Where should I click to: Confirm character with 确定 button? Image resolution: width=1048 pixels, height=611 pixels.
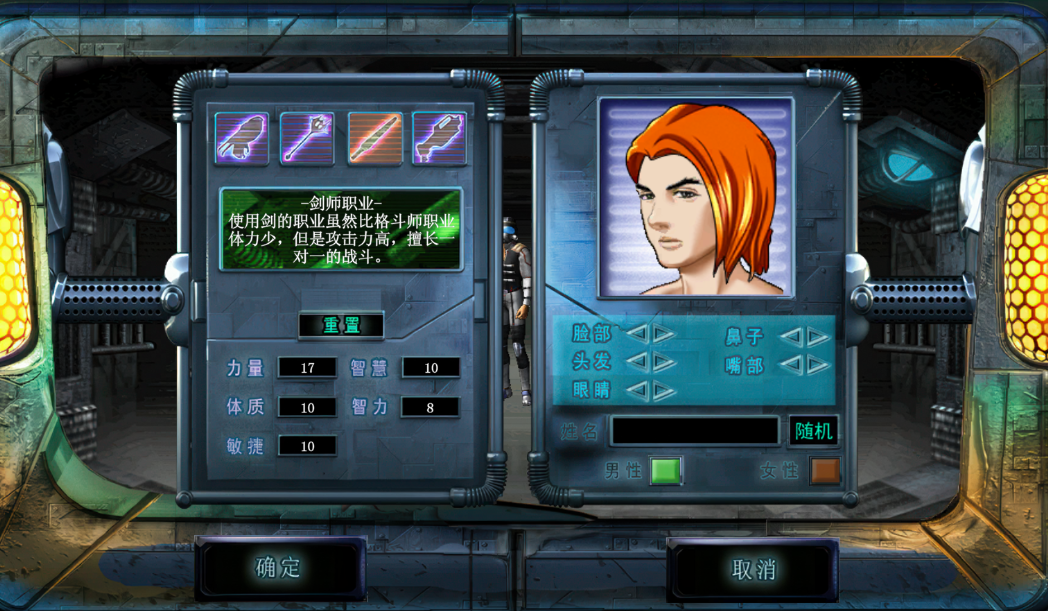click(279, 568)
